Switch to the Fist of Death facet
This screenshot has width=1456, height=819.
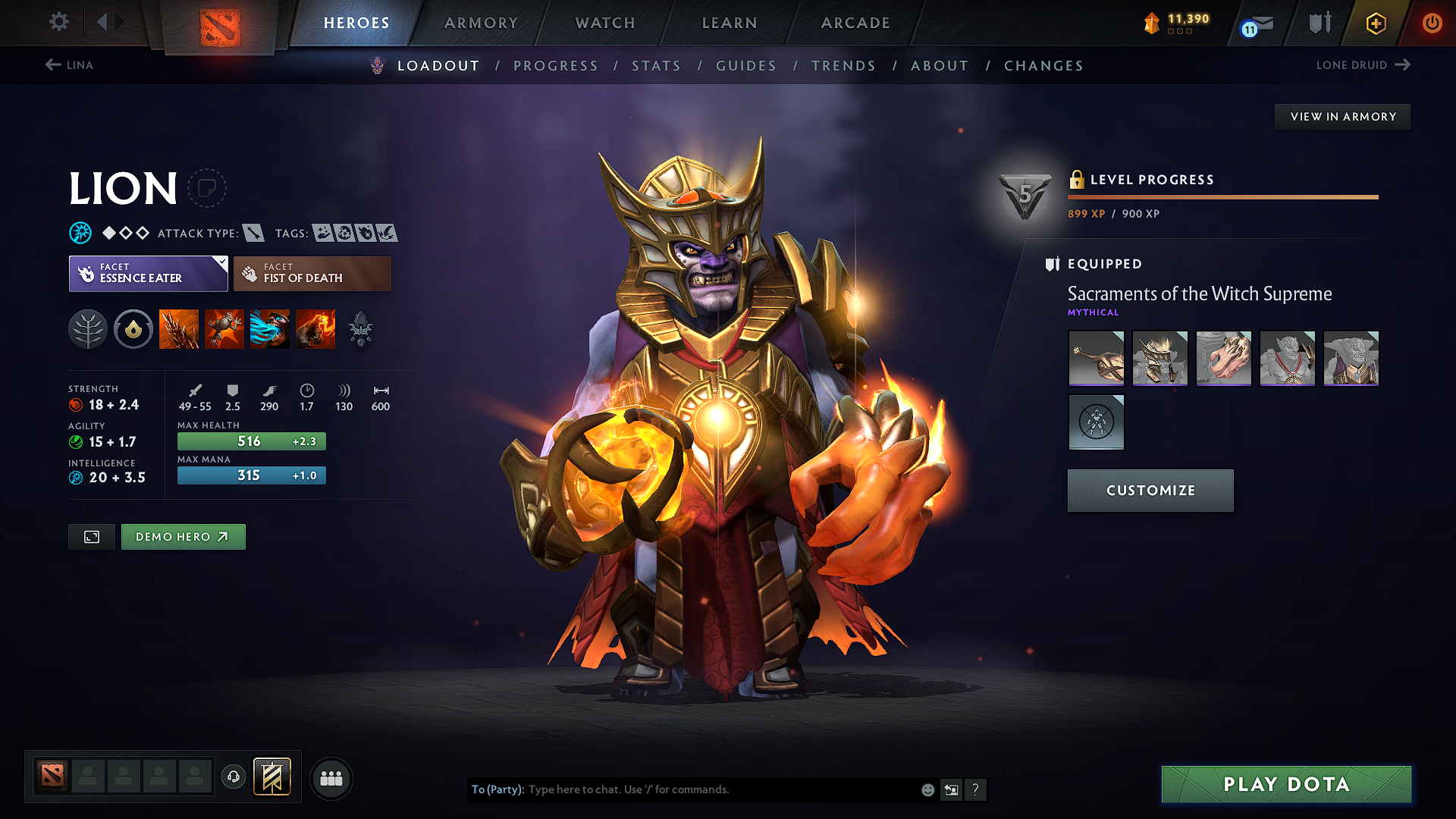pos(312,273)
